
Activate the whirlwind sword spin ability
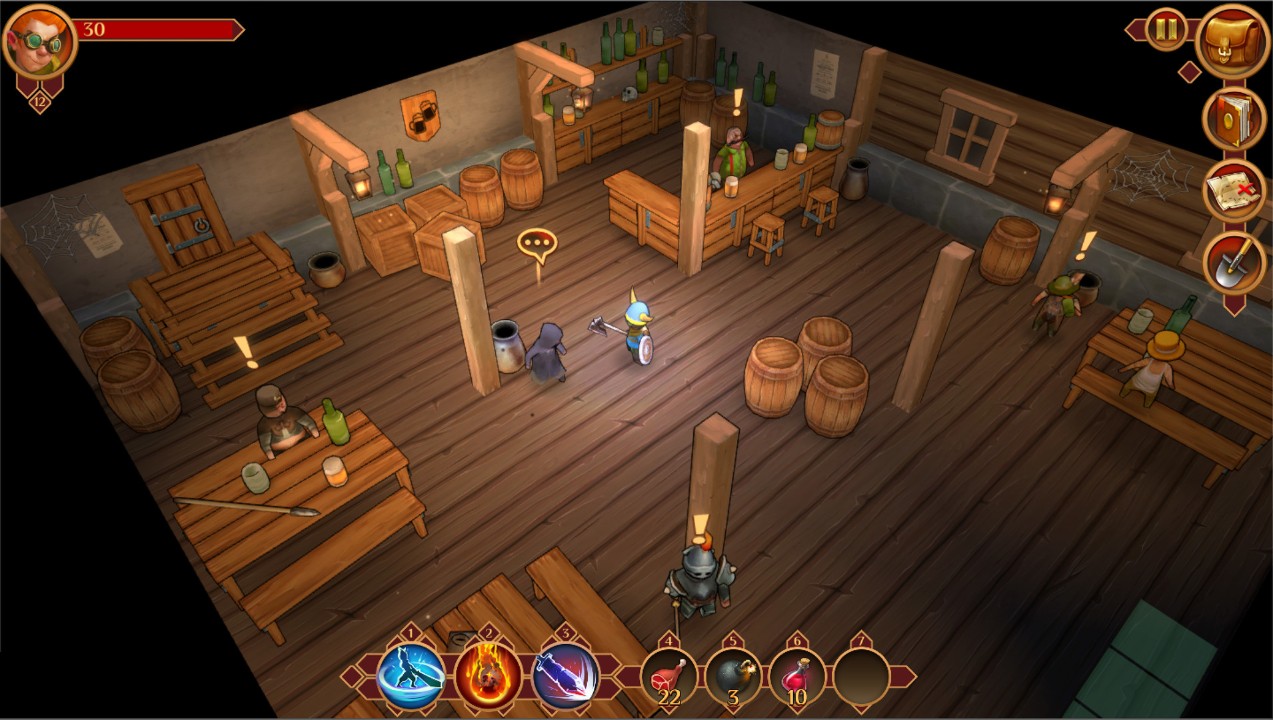(411, 677)
